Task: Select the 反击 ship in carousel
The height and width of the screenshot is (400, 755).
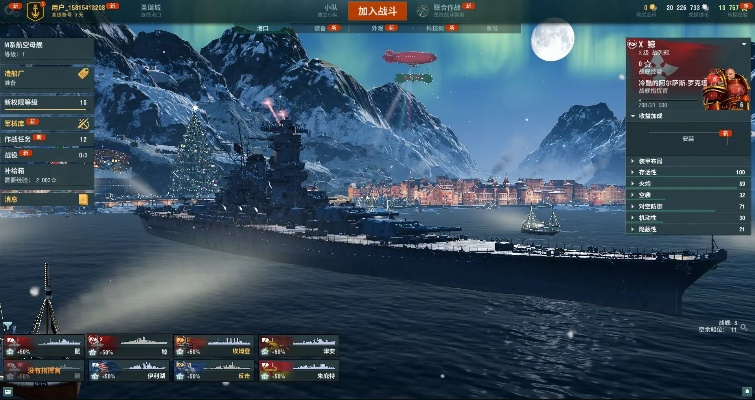Action: coord(213,373)
